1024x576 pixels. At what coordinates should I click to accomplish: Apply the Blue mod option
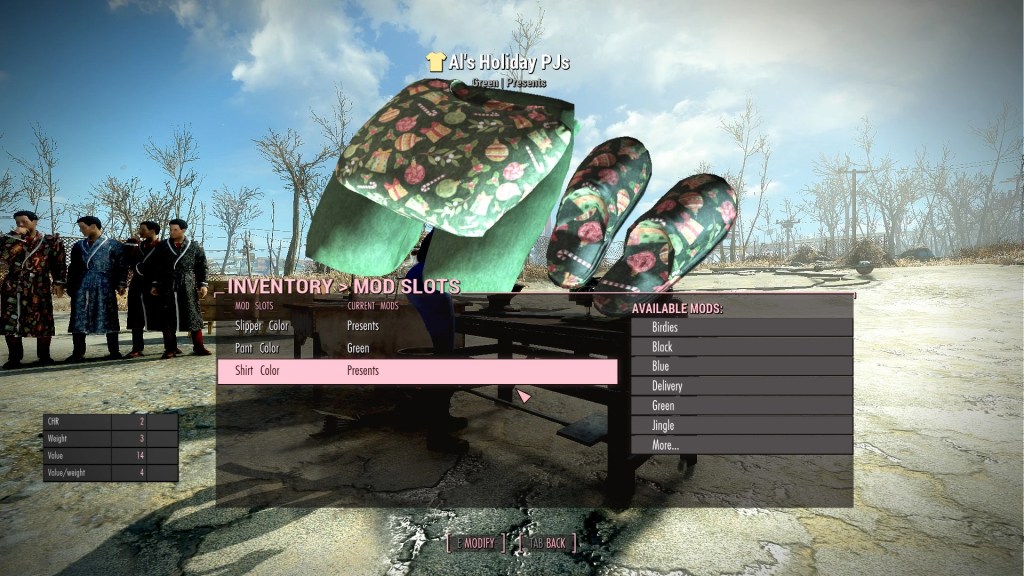pyautogui.click(x=741, y=366)
